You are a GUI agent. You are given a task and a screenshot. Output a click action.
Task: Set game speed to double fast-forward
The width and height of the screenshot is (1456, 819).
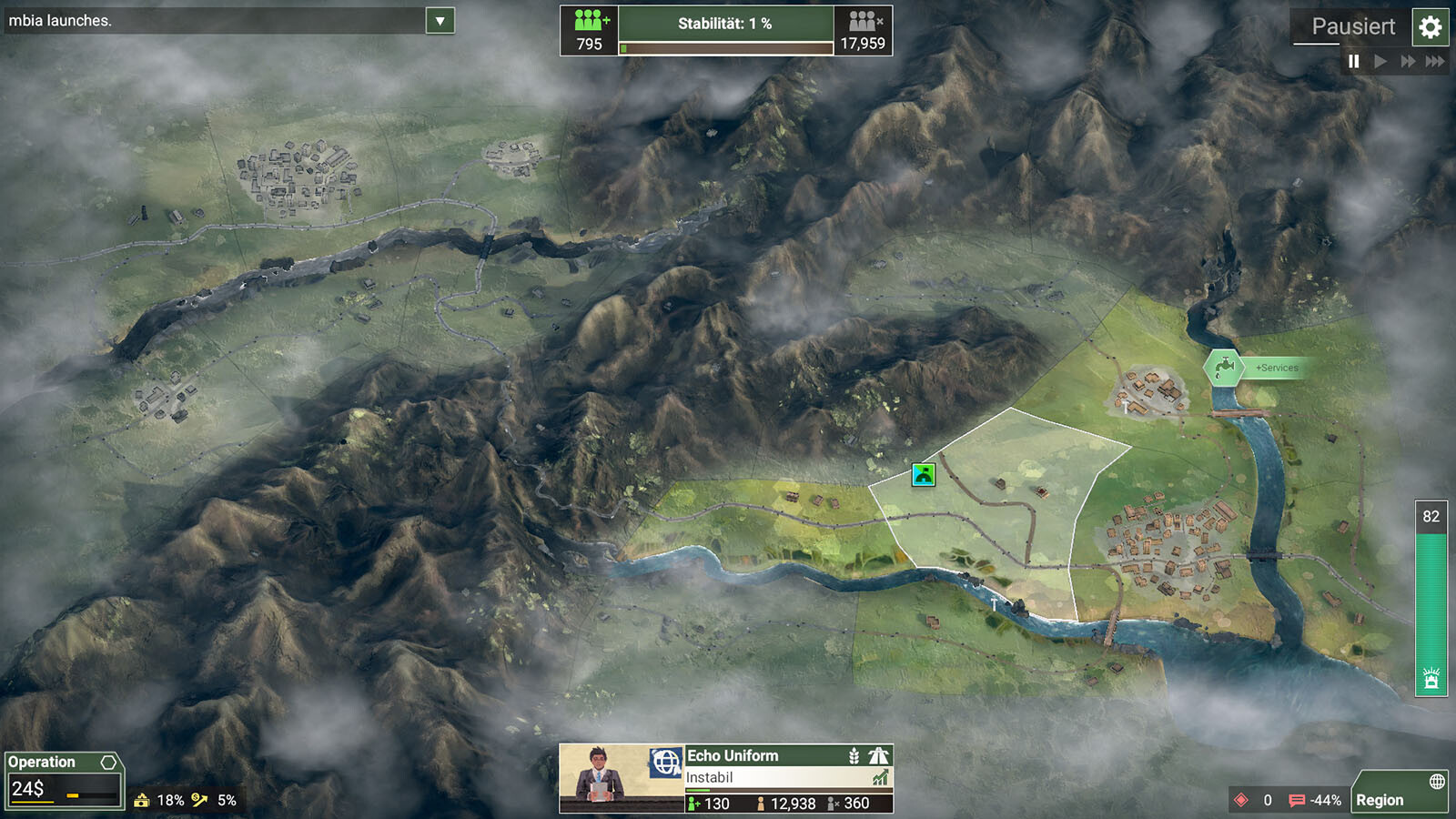[1408, 61]
